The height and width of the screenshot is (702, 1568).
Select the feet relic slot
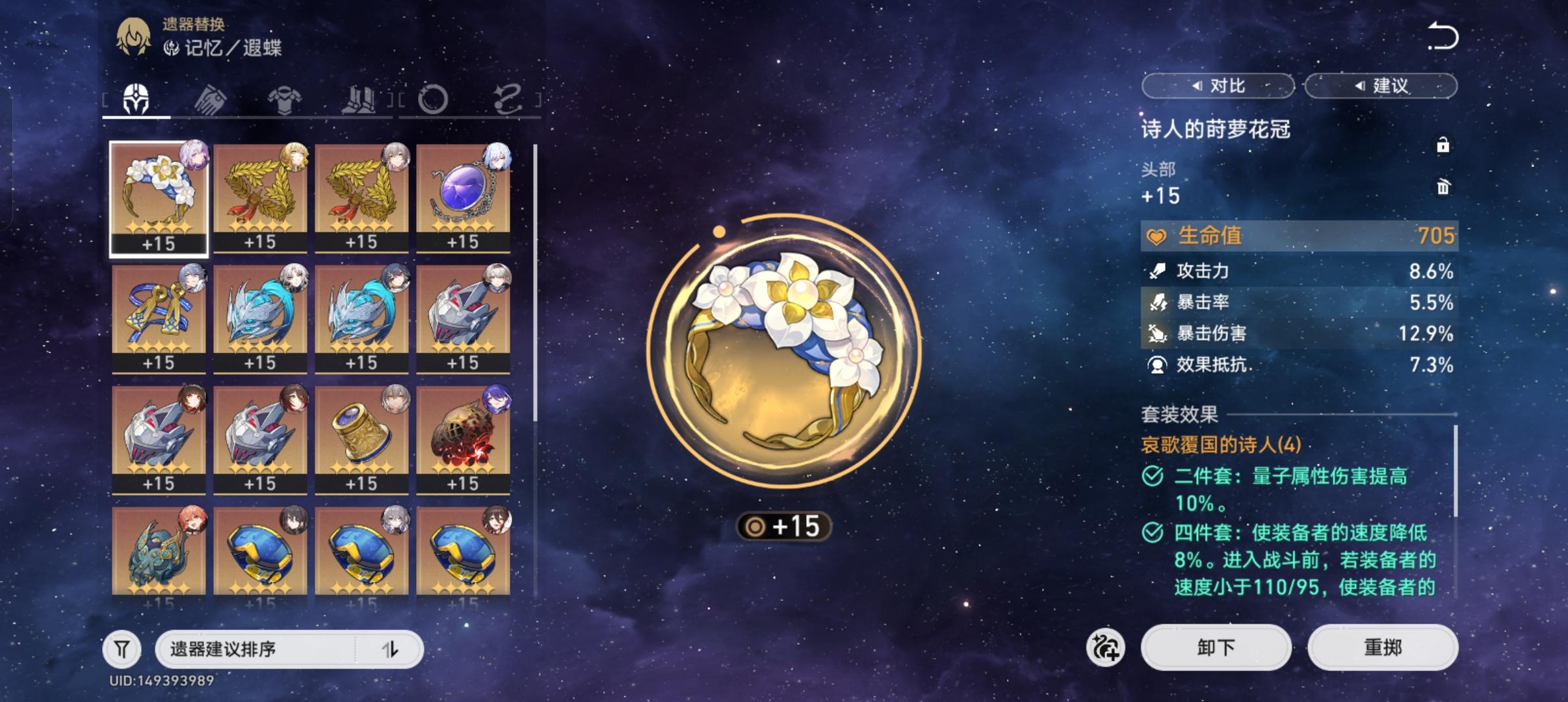(362, 97)
